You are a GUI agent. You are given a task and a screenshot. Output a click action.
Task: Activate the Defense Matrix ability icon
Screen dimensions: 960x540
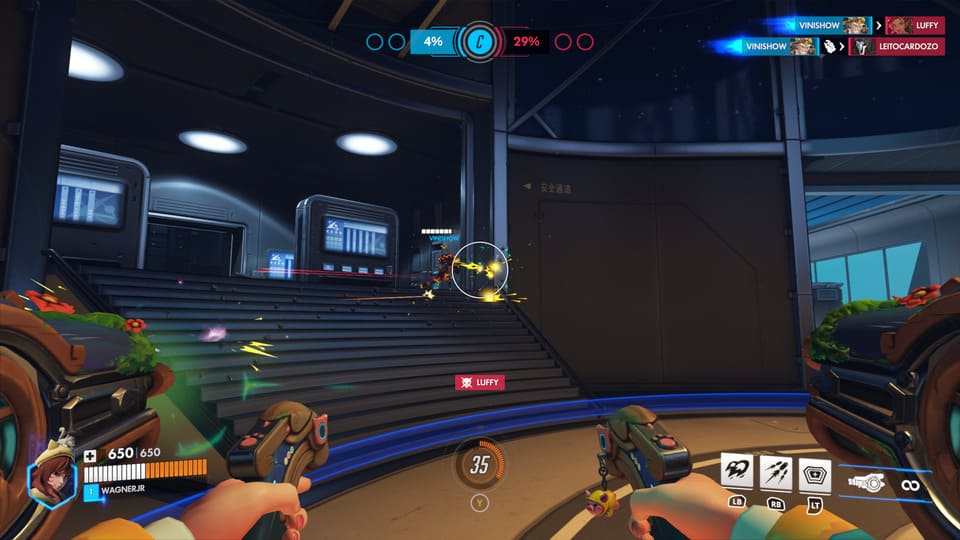(815, 472)
